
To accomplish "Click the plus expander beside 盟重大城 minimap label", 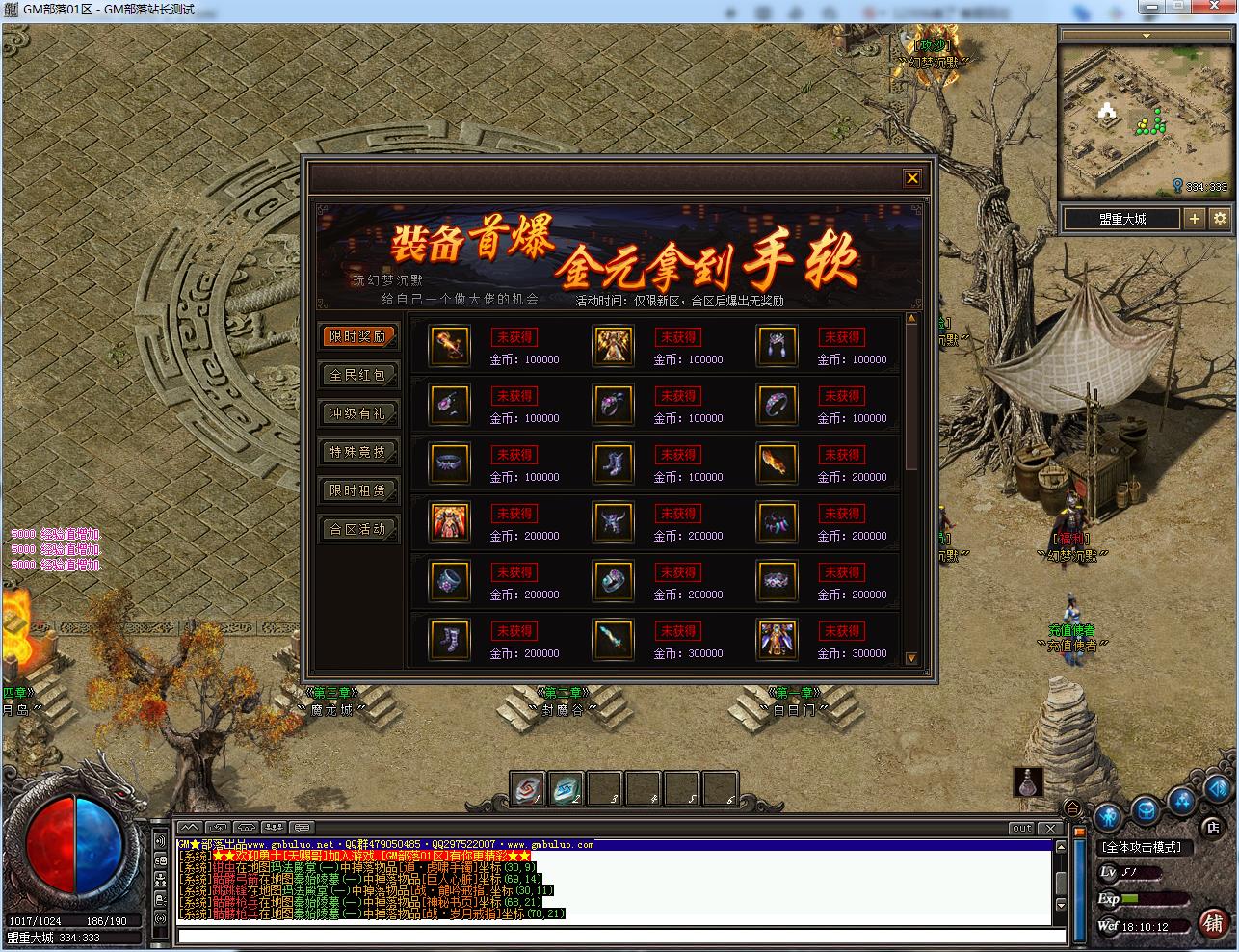I will click(1195, 219).
